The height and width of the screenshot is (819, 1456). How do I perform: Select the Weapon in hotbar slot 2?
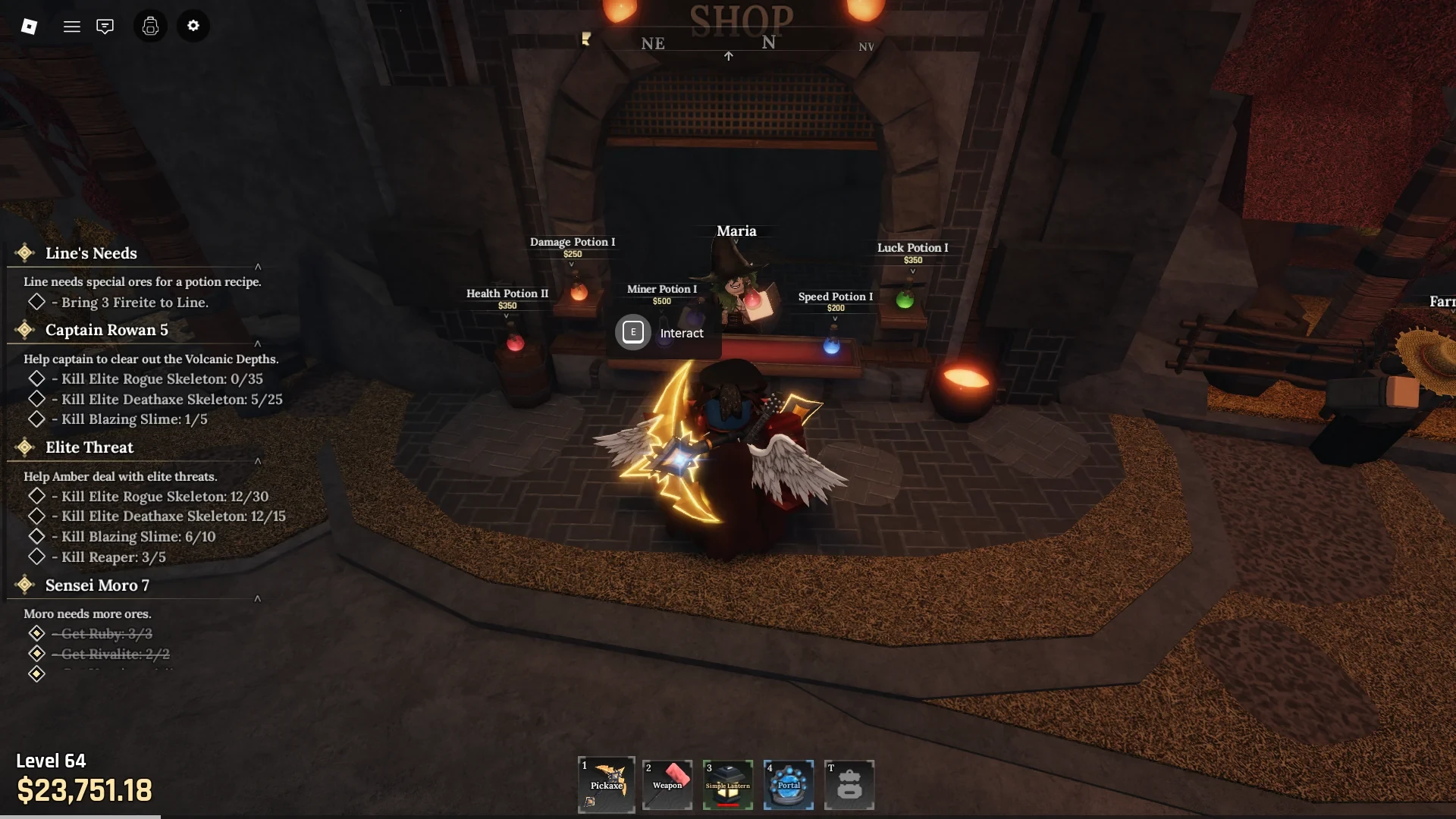point(667,784)
